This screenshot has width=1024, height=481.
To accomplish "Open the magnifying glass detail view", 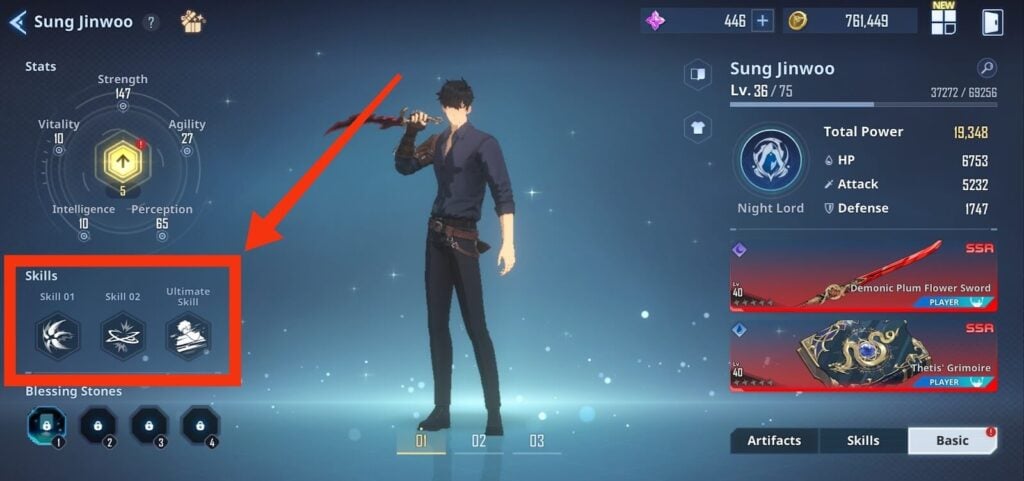I will point(986,68).
